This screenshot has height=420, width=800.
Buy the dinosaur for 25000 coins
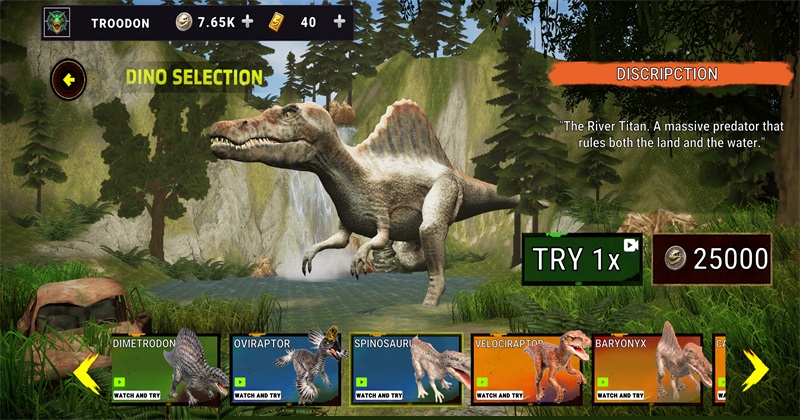pyautogui.click(x=718, y=259)
